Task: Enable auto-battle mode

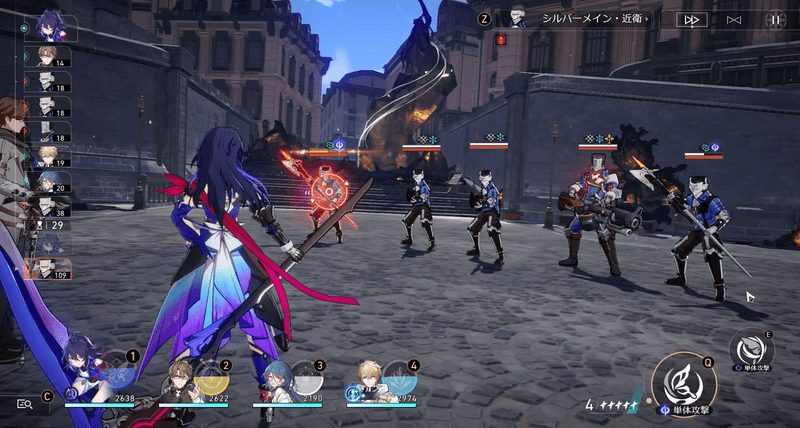Action: [x=734, y=19]
